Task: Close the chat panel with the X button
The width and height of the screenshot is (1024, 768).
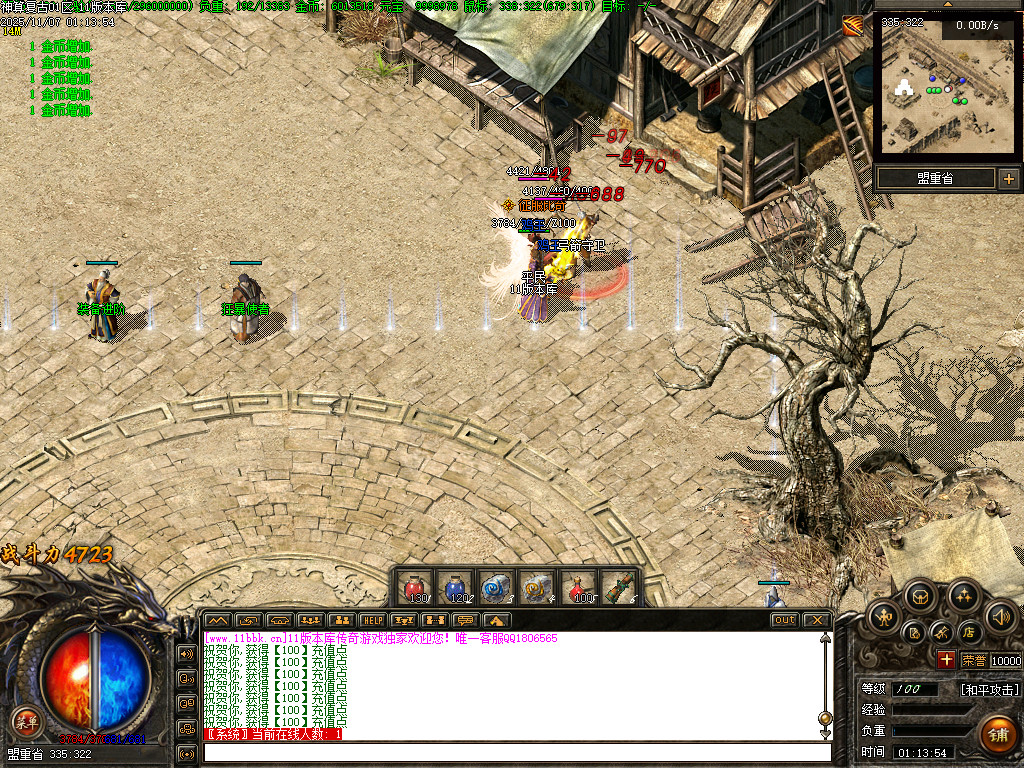Action: (816, 621)
